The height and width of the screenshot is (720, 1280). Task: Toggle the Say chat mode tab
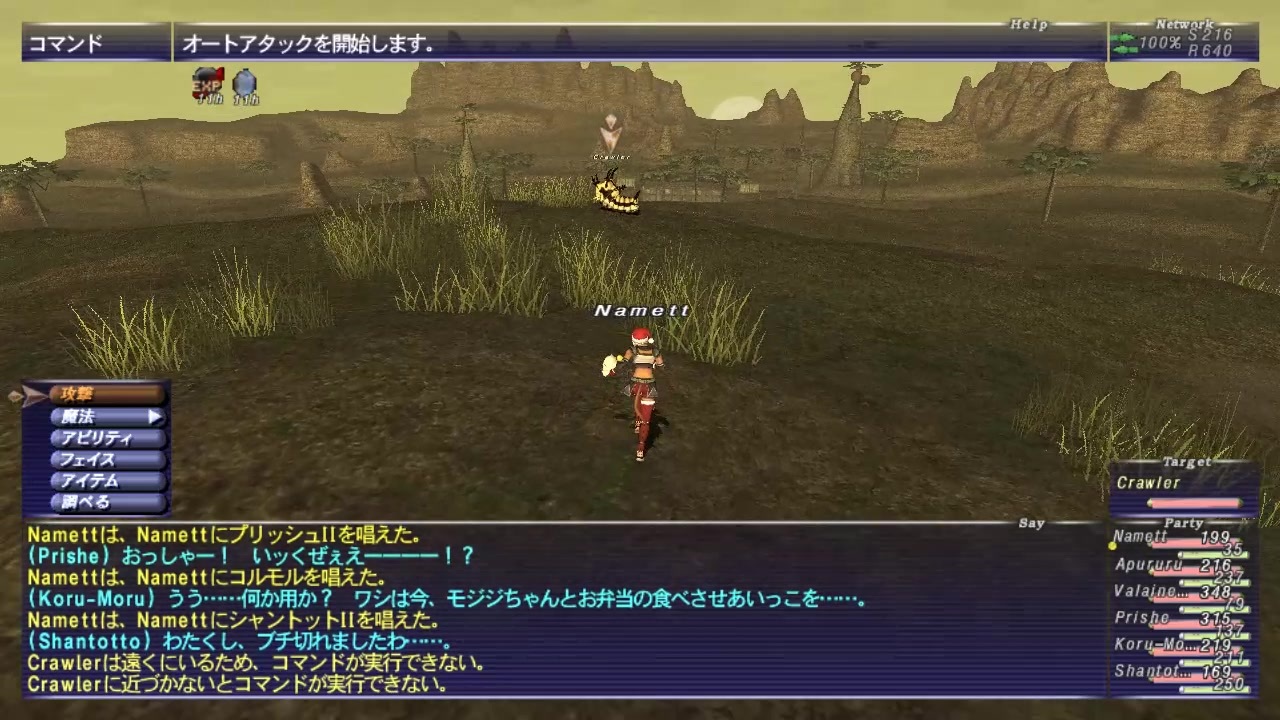pos(1031,522)
